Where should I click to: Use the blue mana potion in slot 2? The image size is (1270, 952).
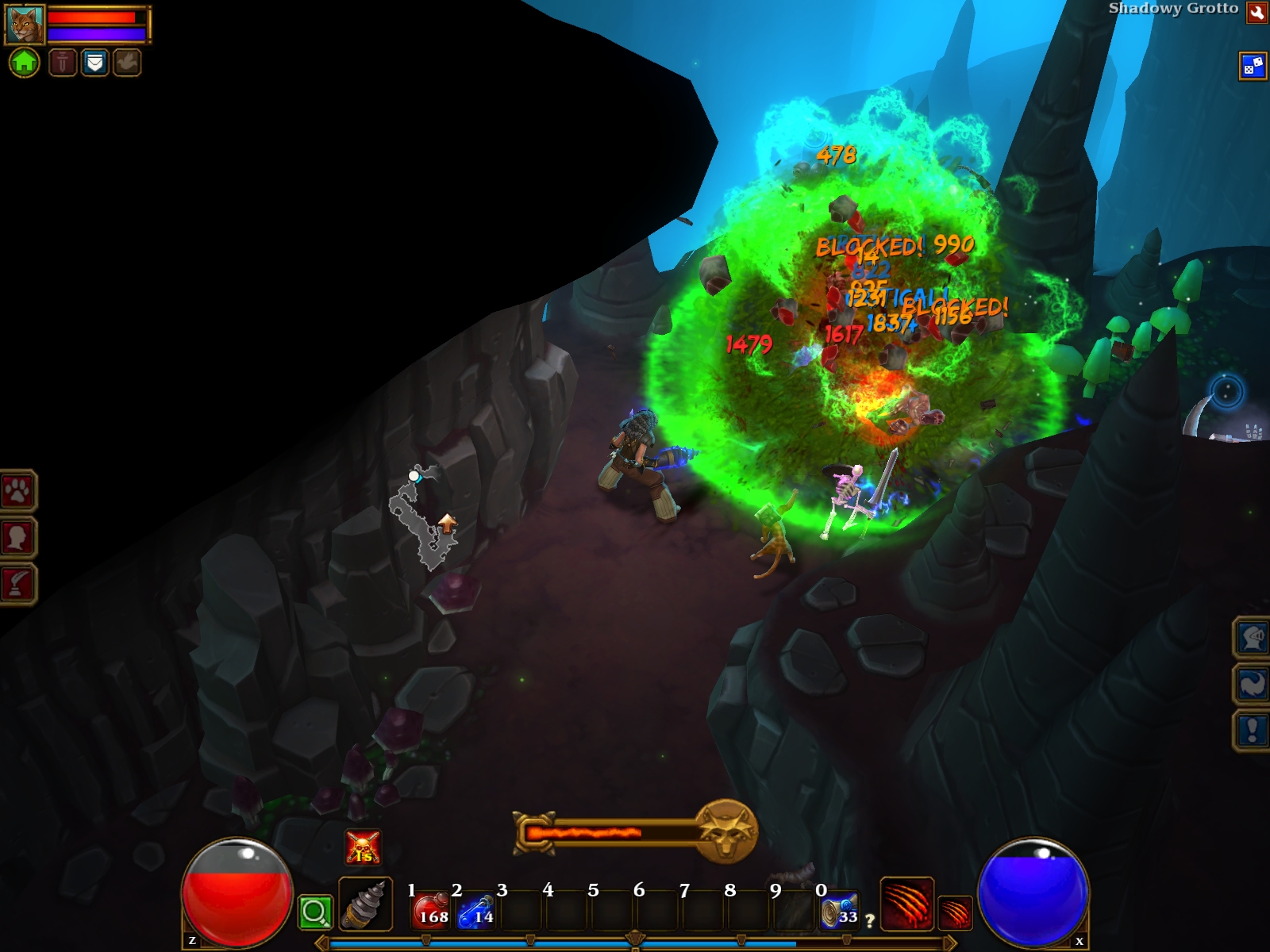coord(477,910)
